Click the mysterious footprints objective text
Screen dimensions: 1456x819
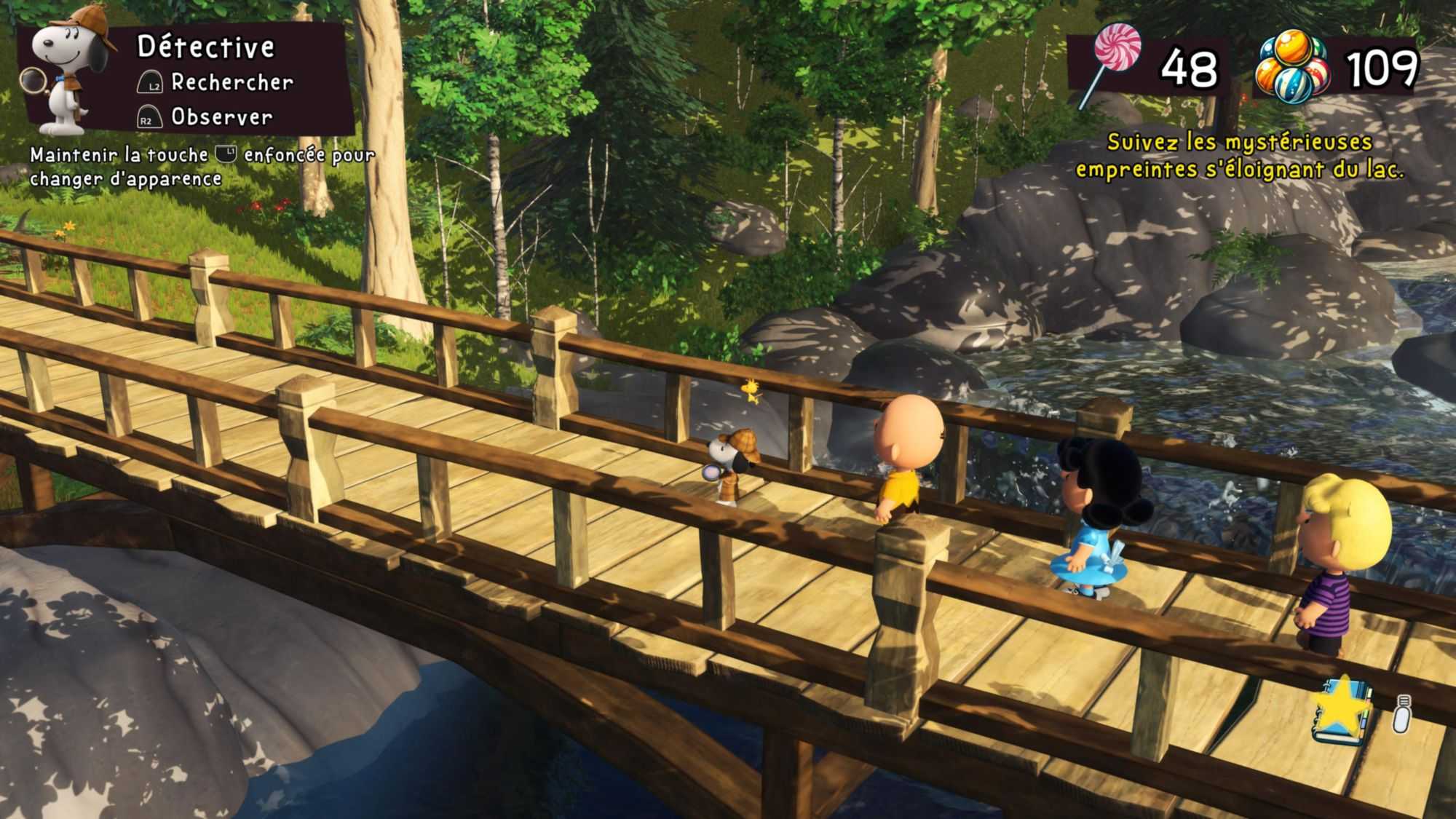pos(1239,155)
